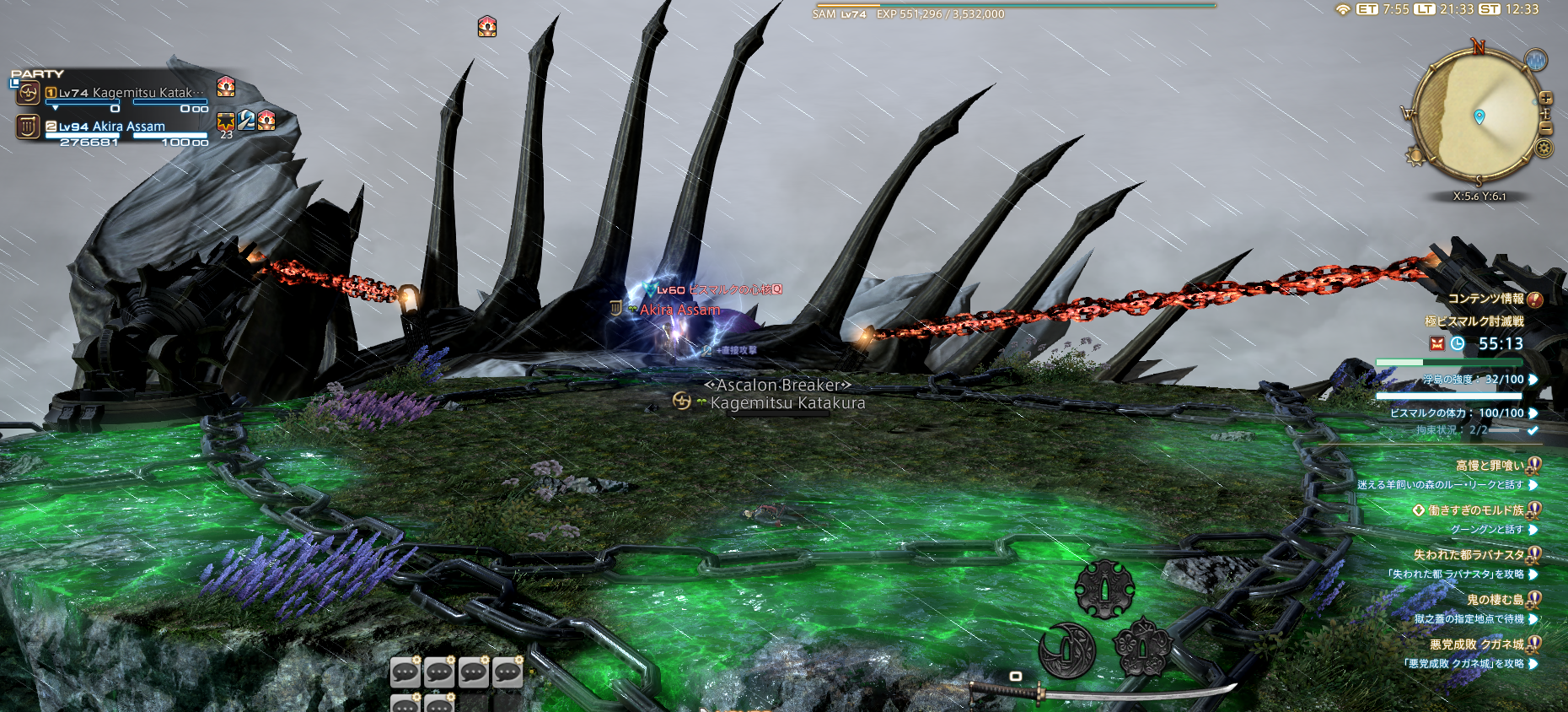Click the ビスマルクの体力 objective arrow
The image size is (1568, 712).
point(1533,413)
